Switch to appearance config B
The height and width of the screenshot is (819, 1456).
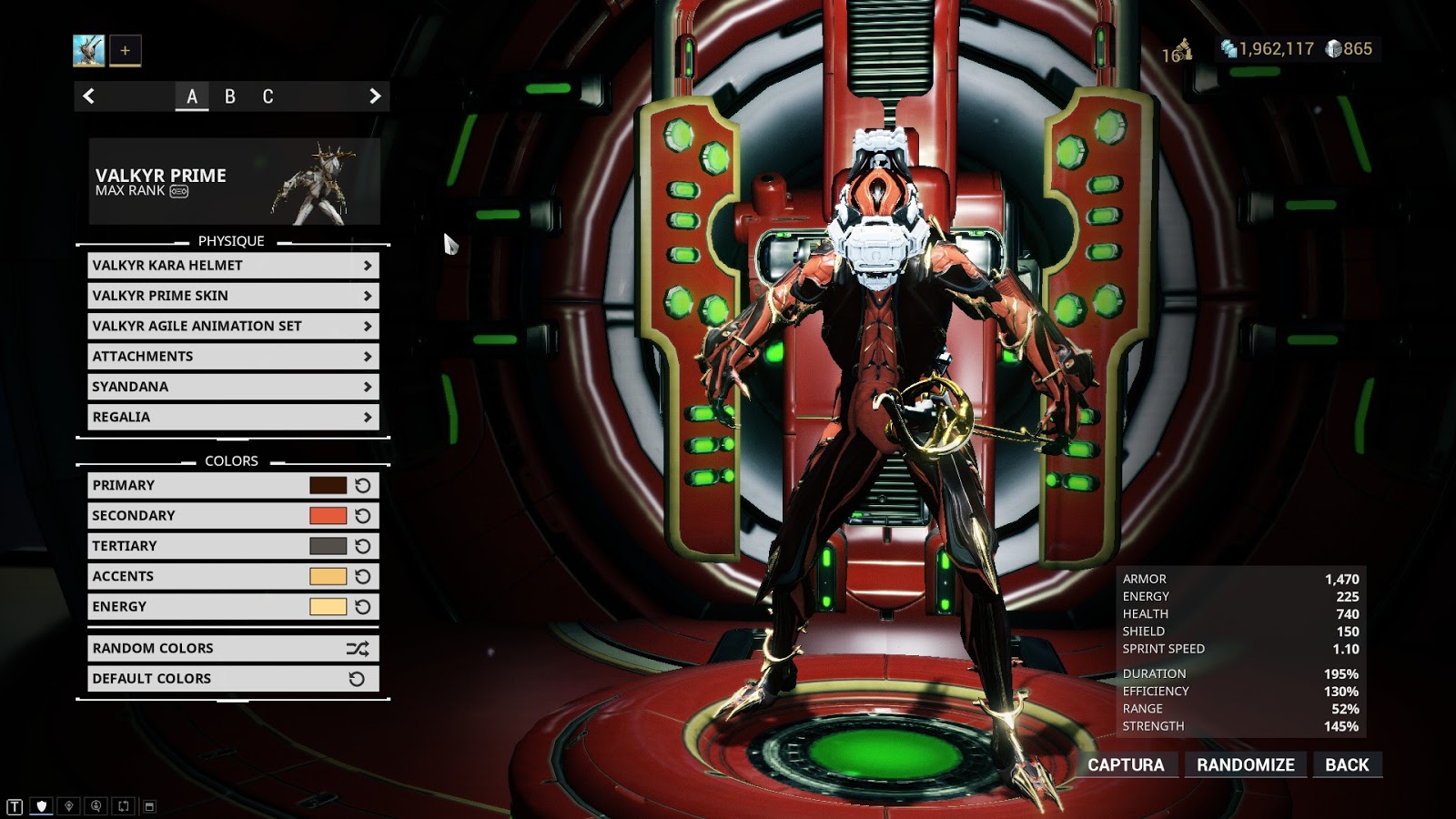coord(230,96)
